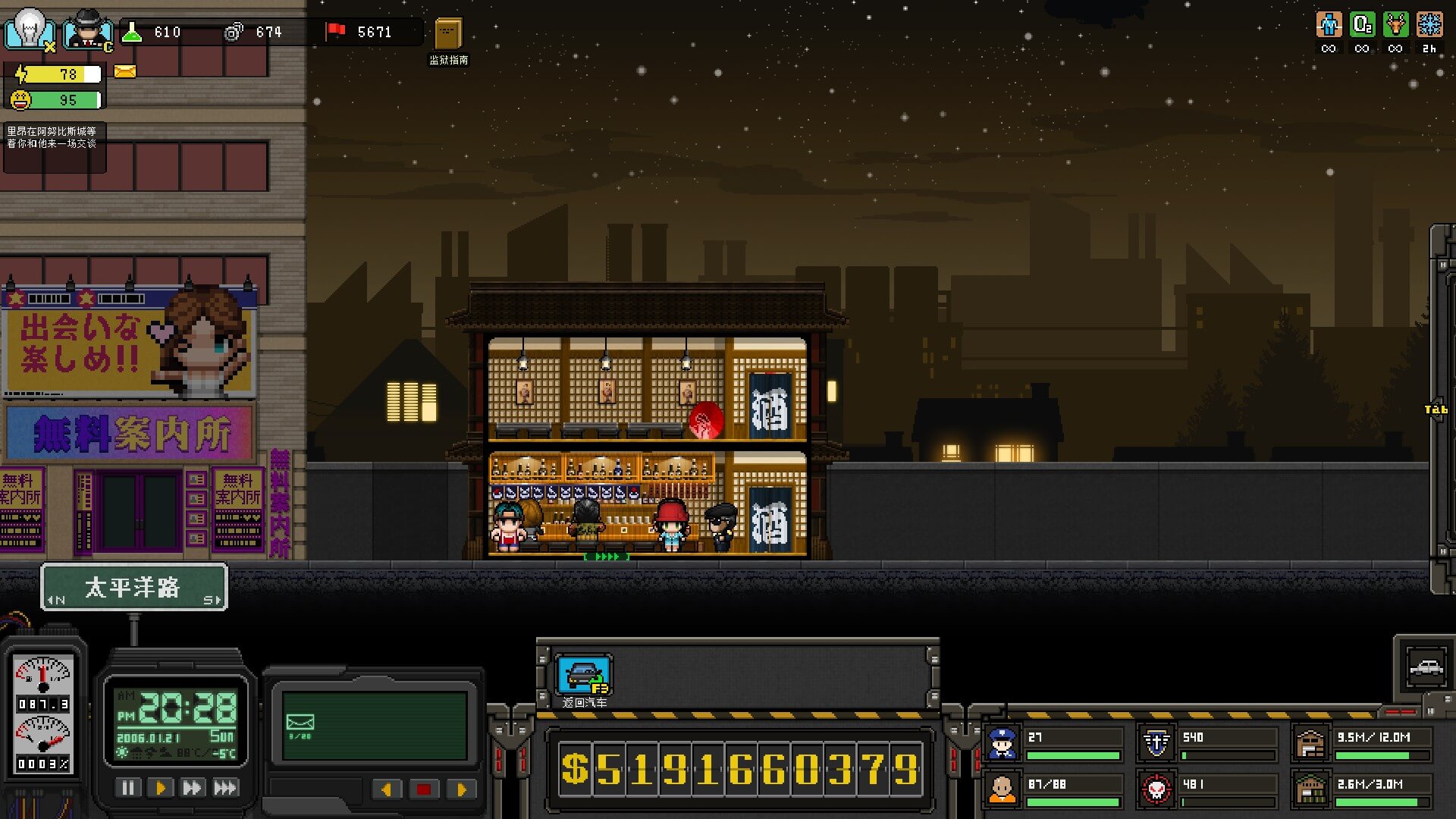Open the red skull crosshair icon

click(x=1156, y=790)
